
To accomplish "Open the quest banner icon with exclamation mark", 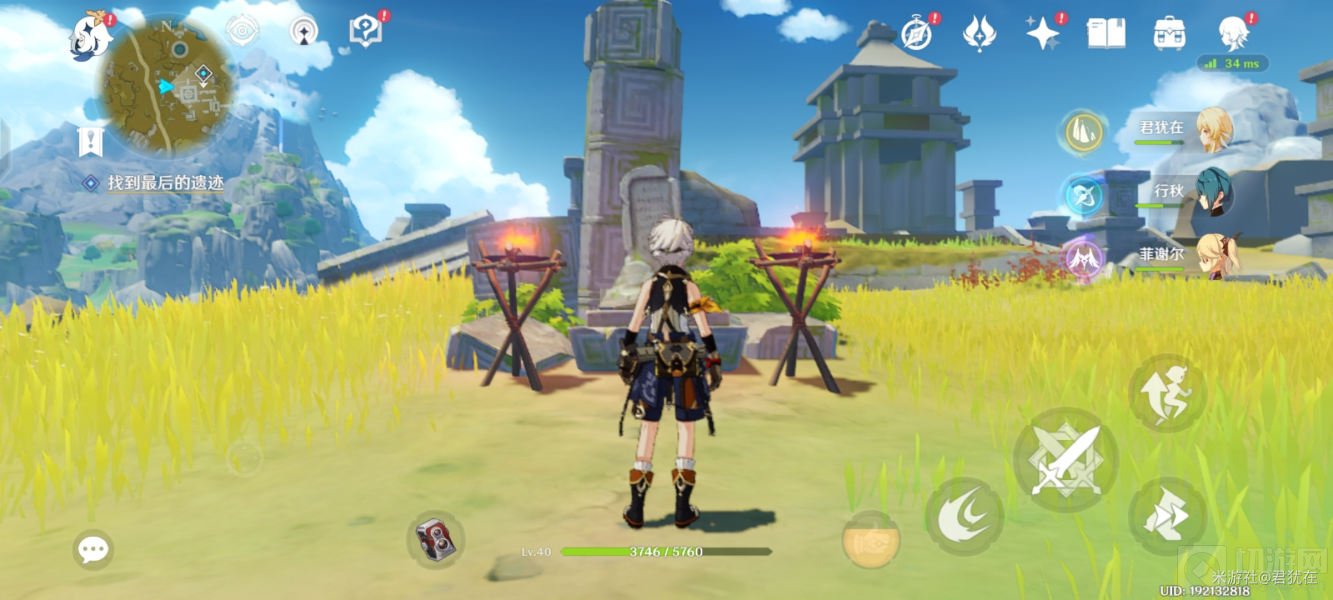I will [x=91, y=142].
